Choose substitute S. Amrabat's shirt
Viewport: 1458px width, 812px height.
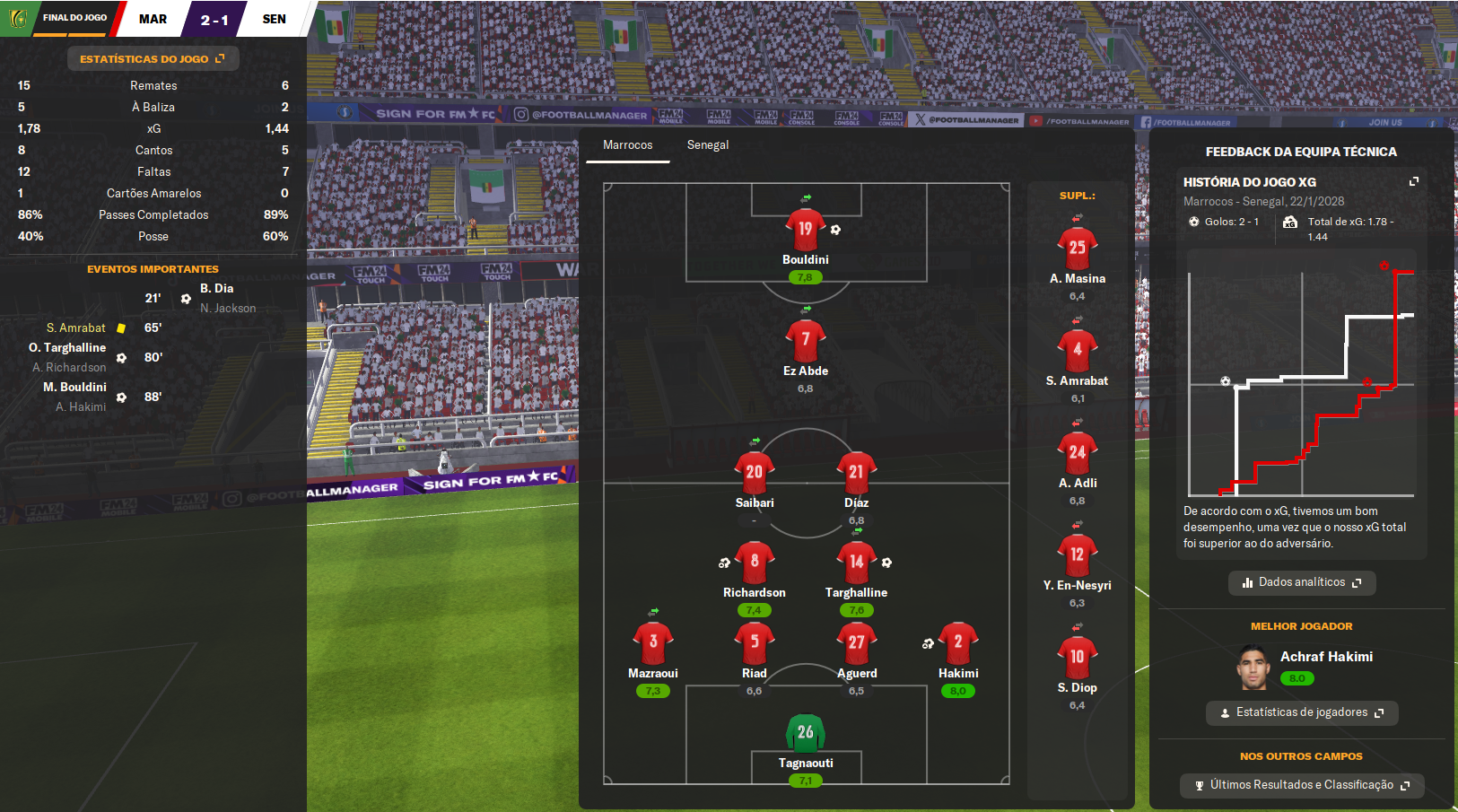(1077, 351)
